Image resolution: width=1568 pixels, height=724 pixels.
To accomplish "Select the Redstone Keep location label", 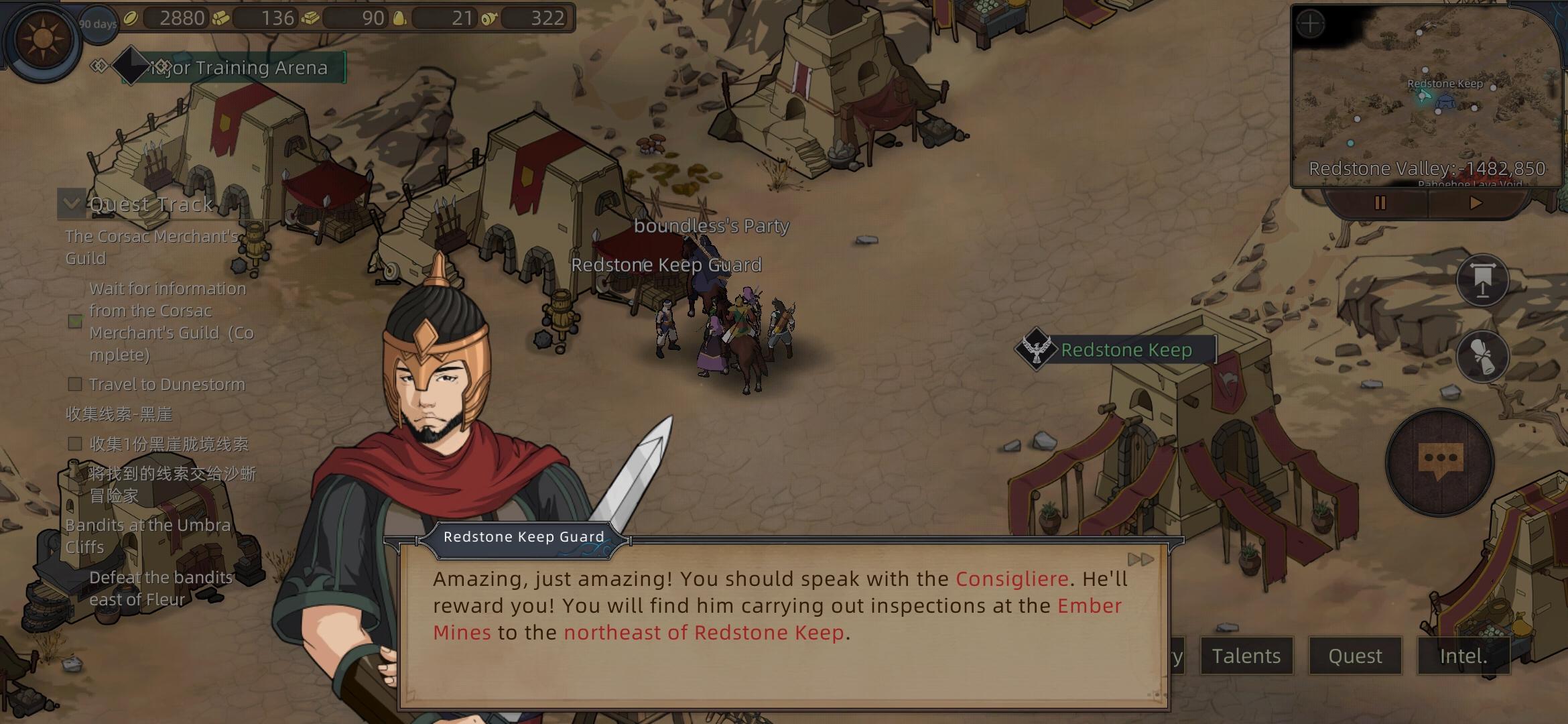I will pos(1126,350).
